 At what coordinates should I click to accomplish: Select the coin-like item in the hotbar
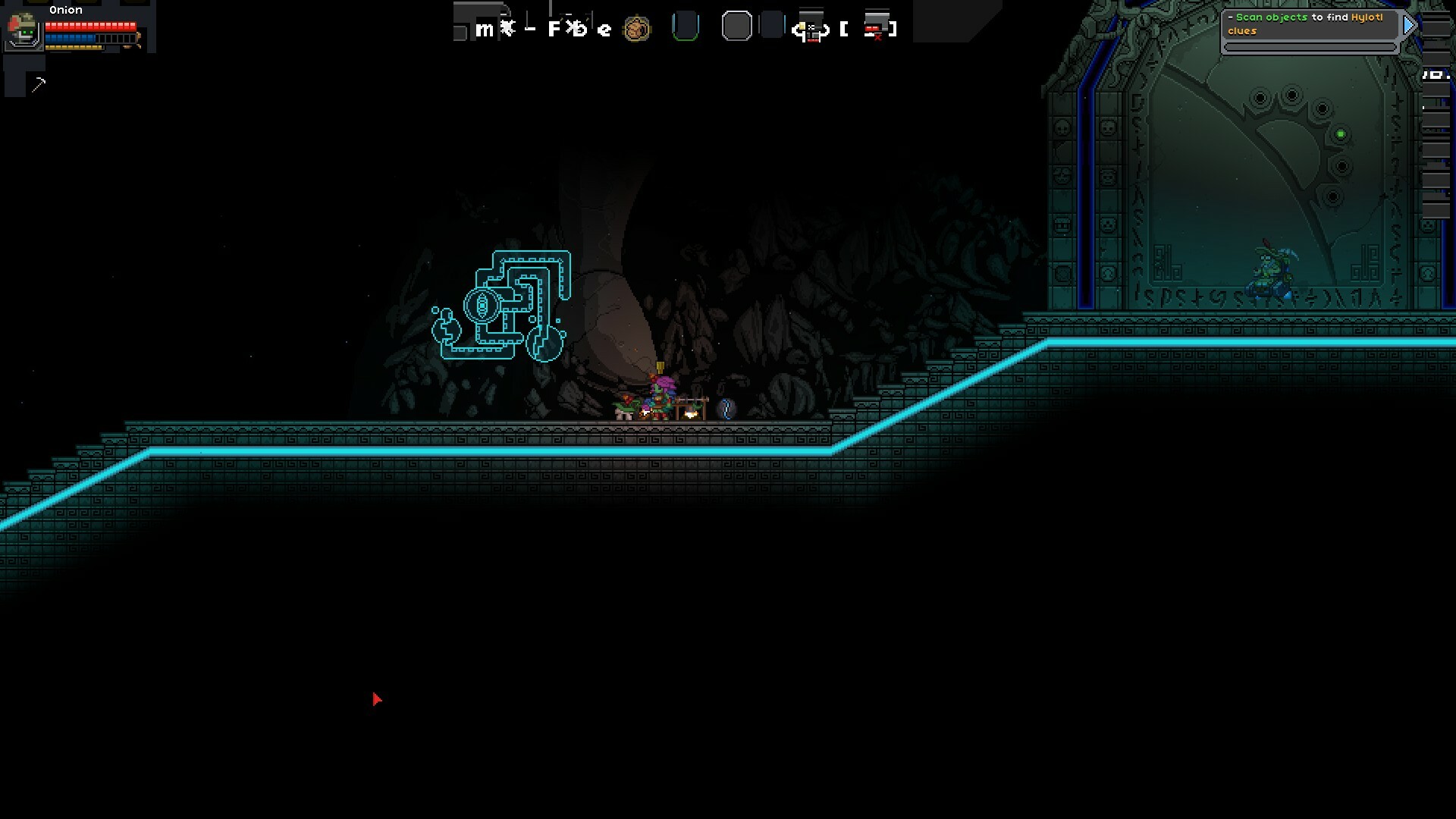pos(637,28)
